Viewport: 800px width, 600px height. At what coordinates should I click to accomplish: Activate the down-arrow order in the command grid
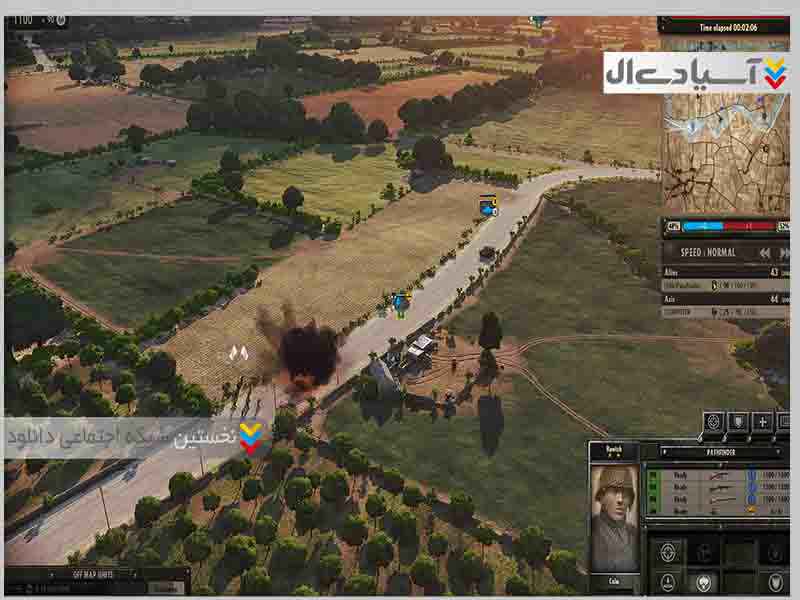coord(669,583)
